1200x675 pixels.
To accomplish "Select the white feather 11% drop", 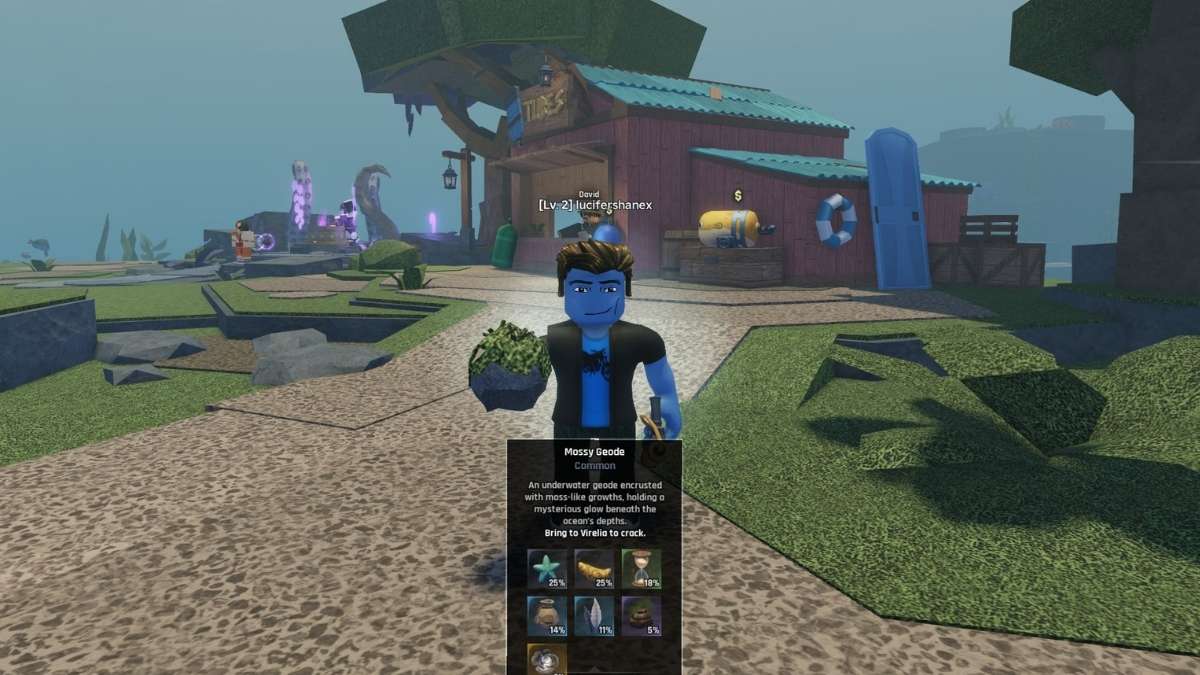I will click(594, 615).
